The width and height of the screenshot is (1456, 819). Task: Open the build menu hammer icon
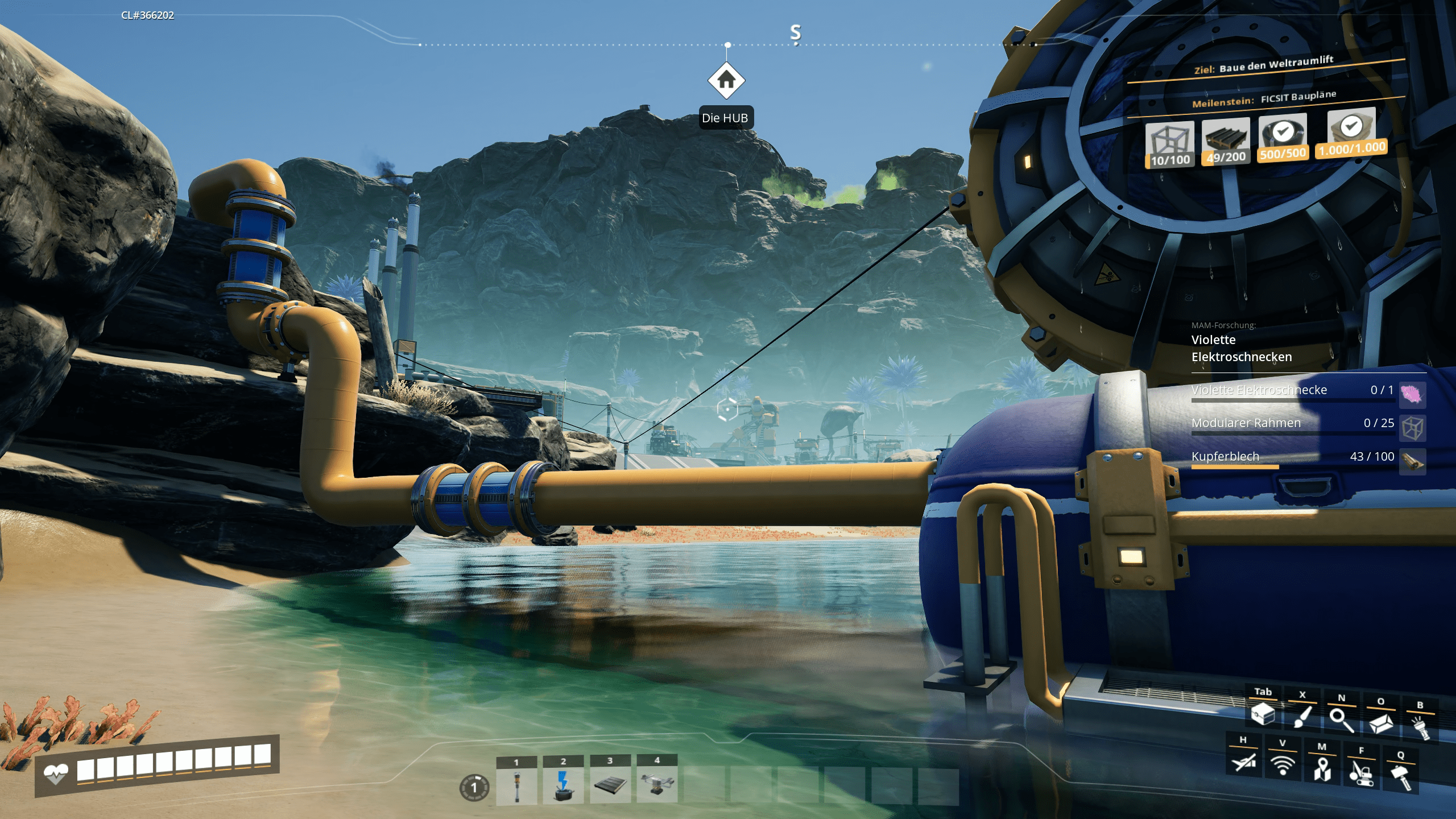(x=1400, y=776)
